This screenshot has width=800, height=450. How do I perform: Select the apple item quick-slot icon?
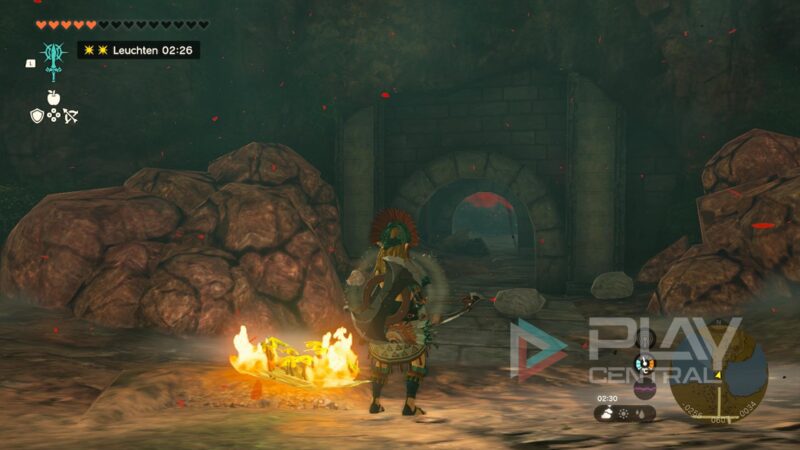(53, 97)
